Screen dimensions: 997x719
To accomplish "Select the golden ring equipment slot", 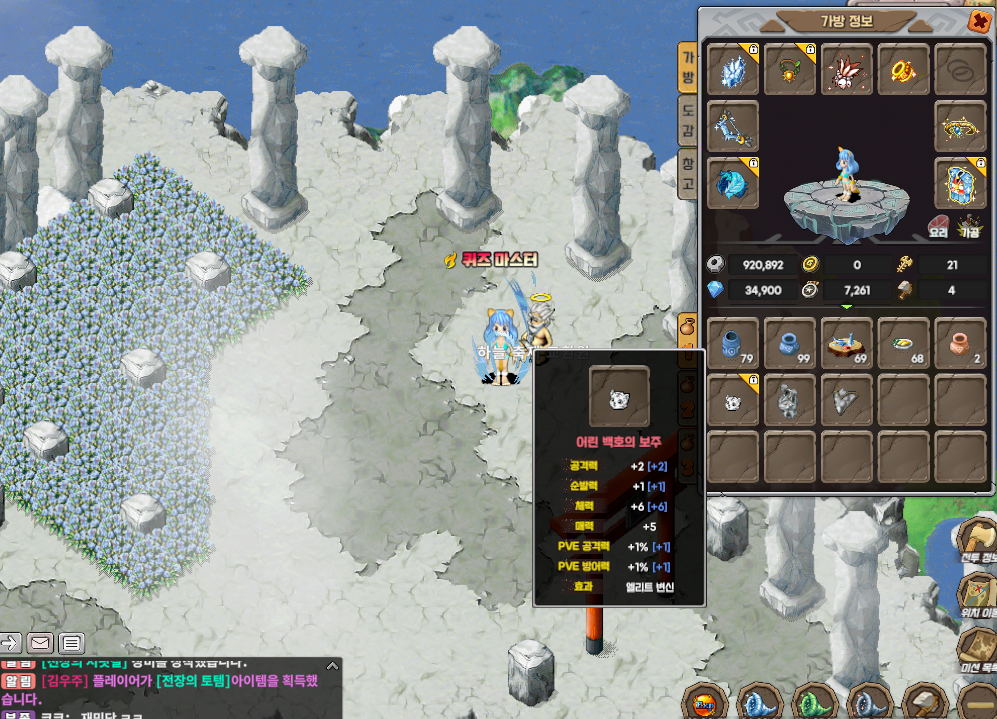I will click(903, 69).
